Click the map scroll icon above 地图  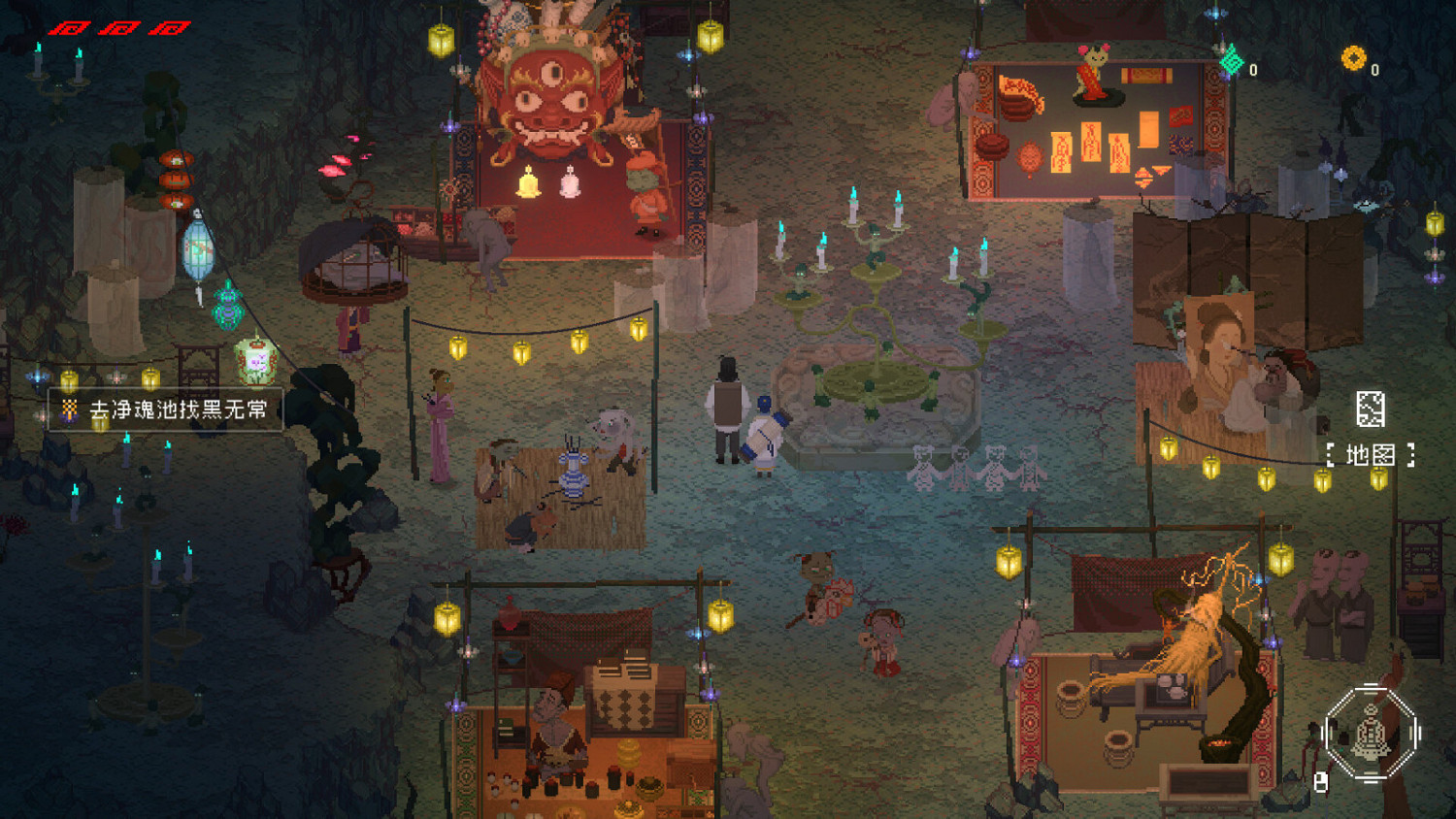click(1373, 409)
